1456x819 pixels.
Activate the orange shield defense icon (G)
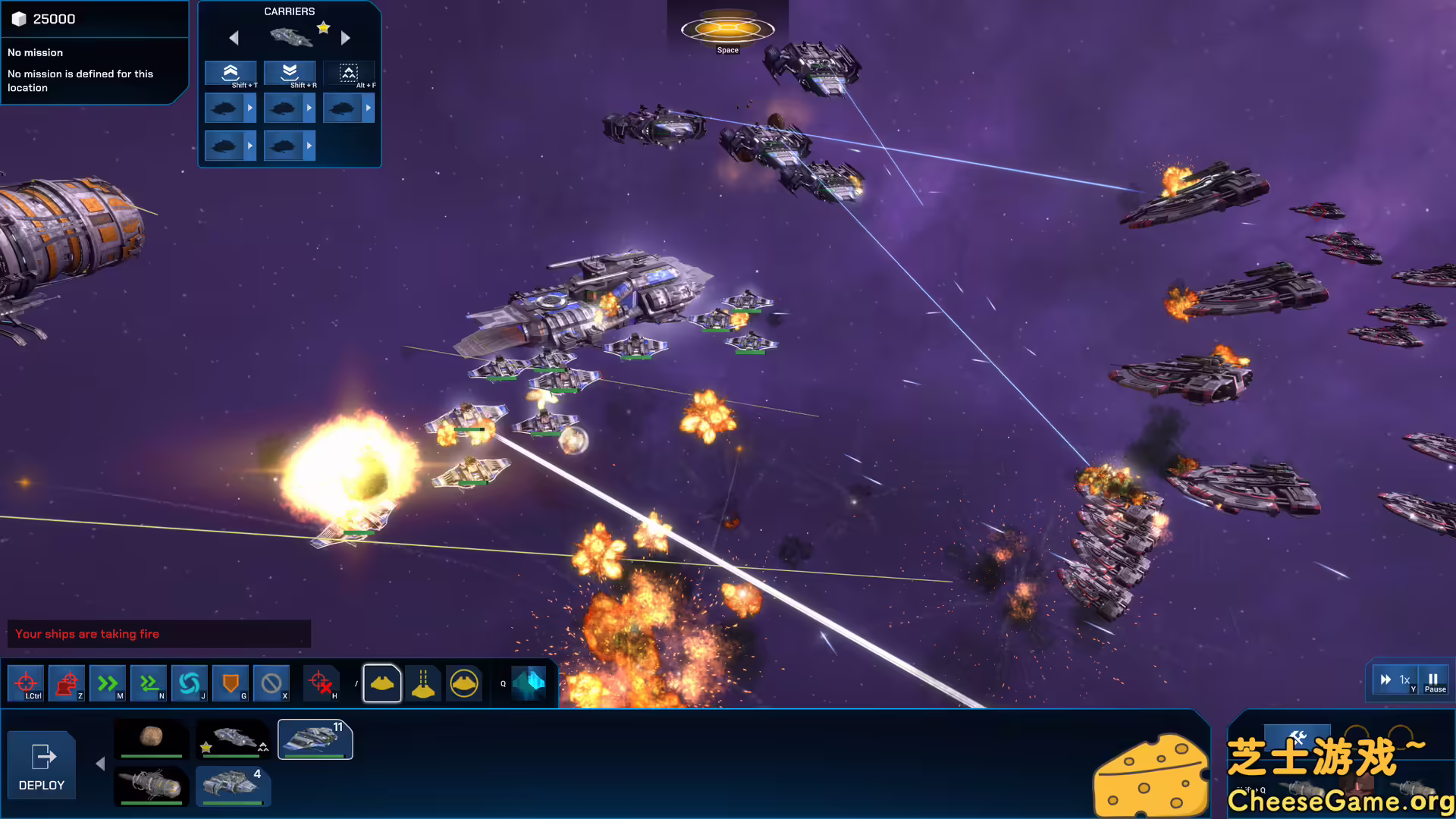point(231,682)
